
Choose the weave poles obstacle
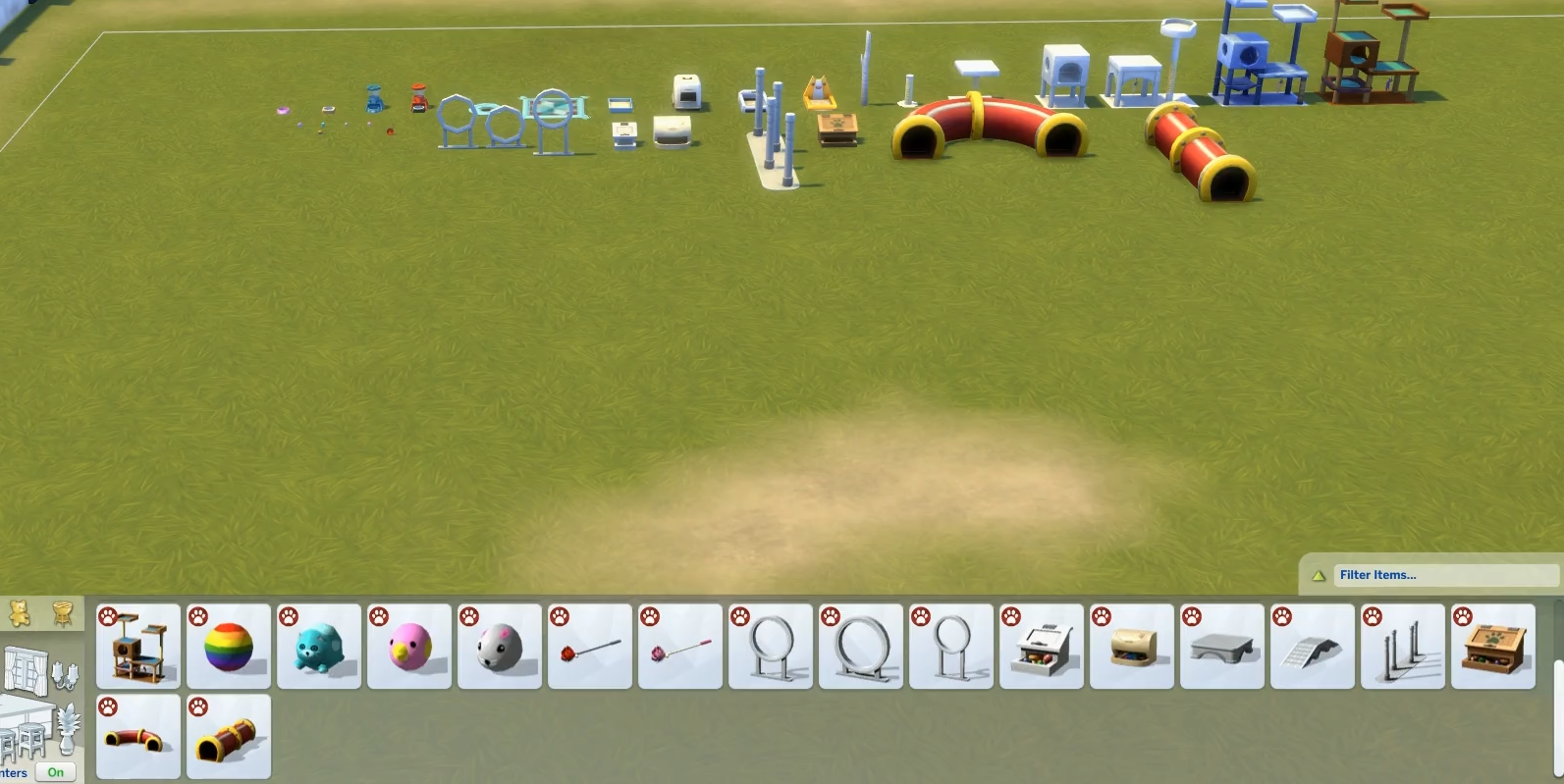(x=1403, y=647)
